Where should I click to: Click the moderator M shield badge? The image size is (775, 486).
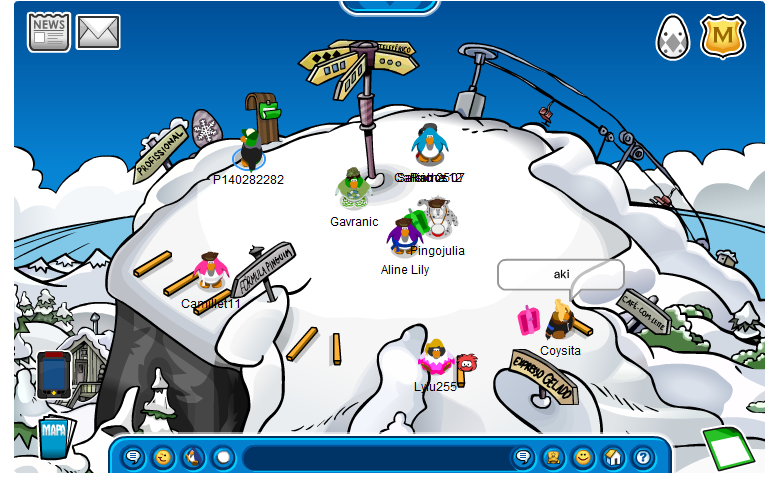pos(723,36)
